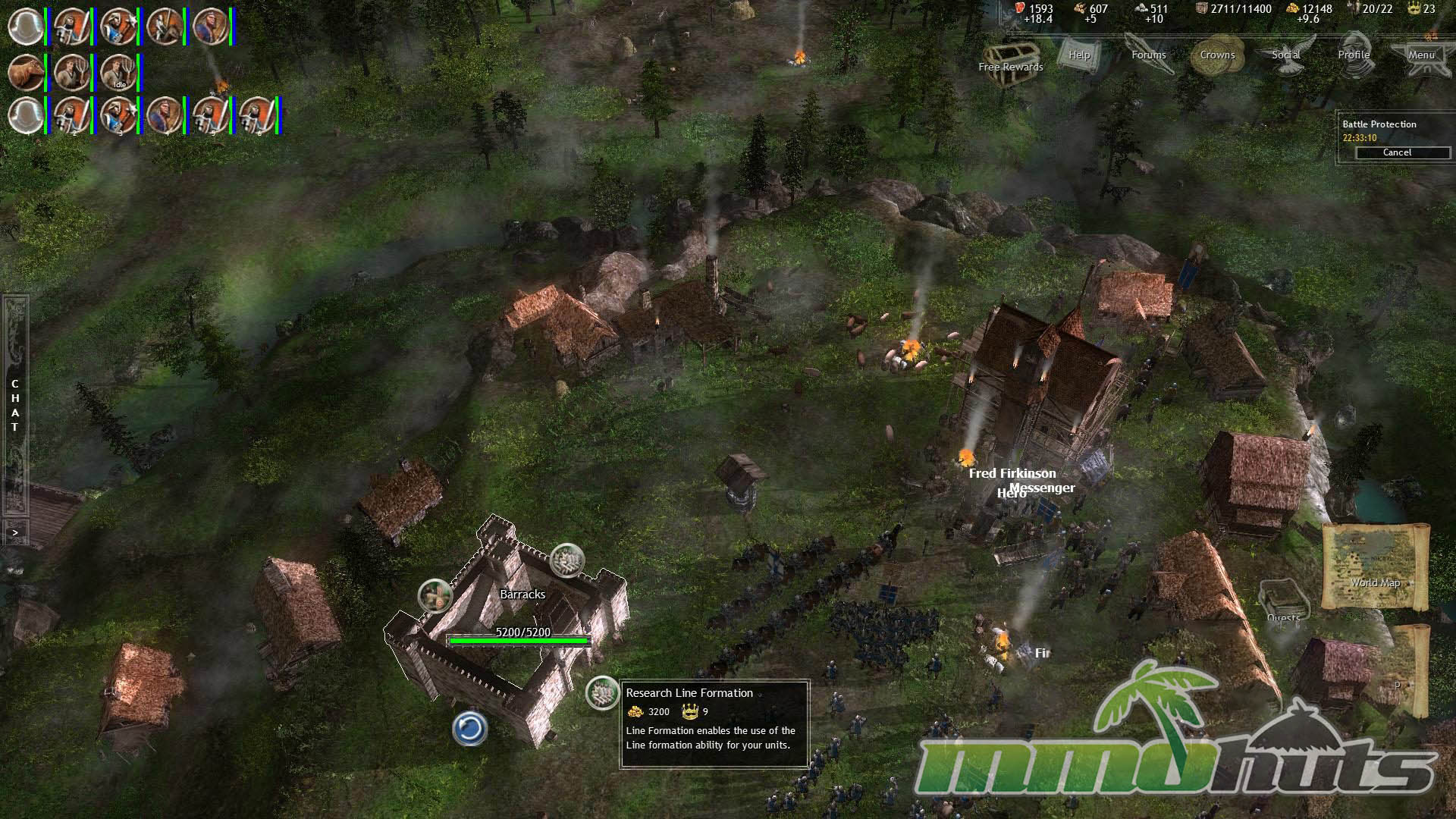
Task: View the Profile screen
Action: pos(1354,55)
